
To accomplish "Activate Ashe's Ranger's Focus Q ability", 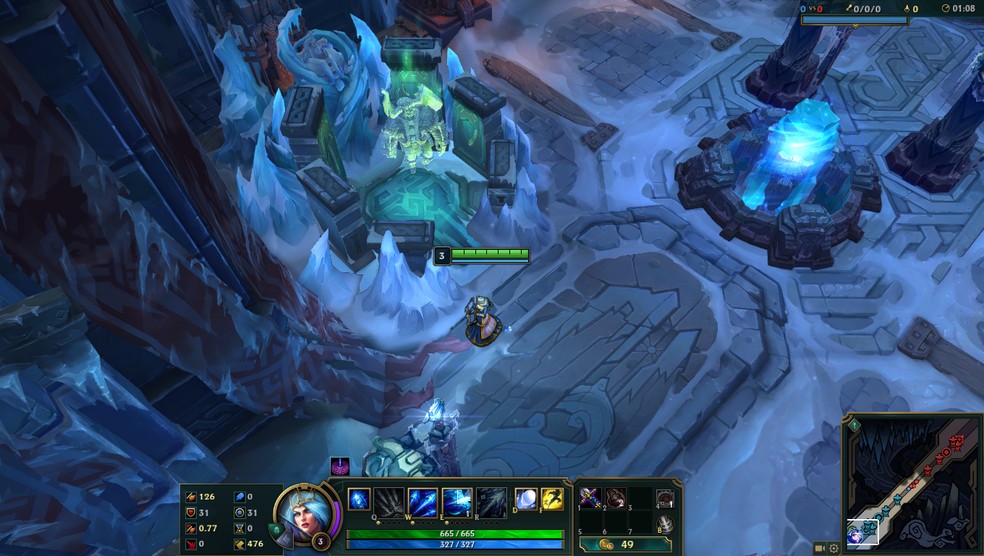I will [x=390, y=499].
